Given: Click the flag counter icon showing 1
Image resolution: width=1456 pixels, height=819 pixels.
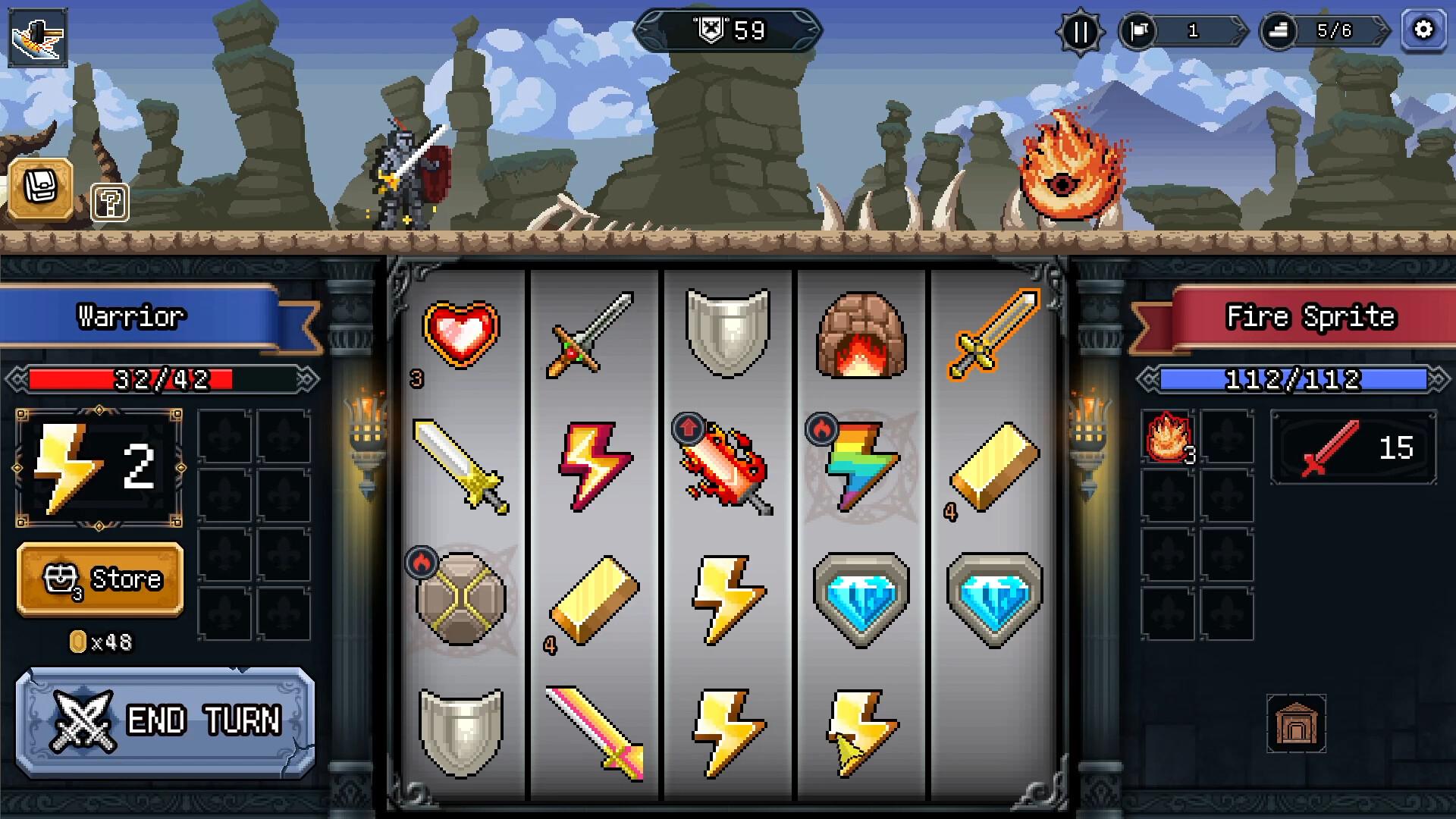Looking at the screenshot, I should 1180,32.
